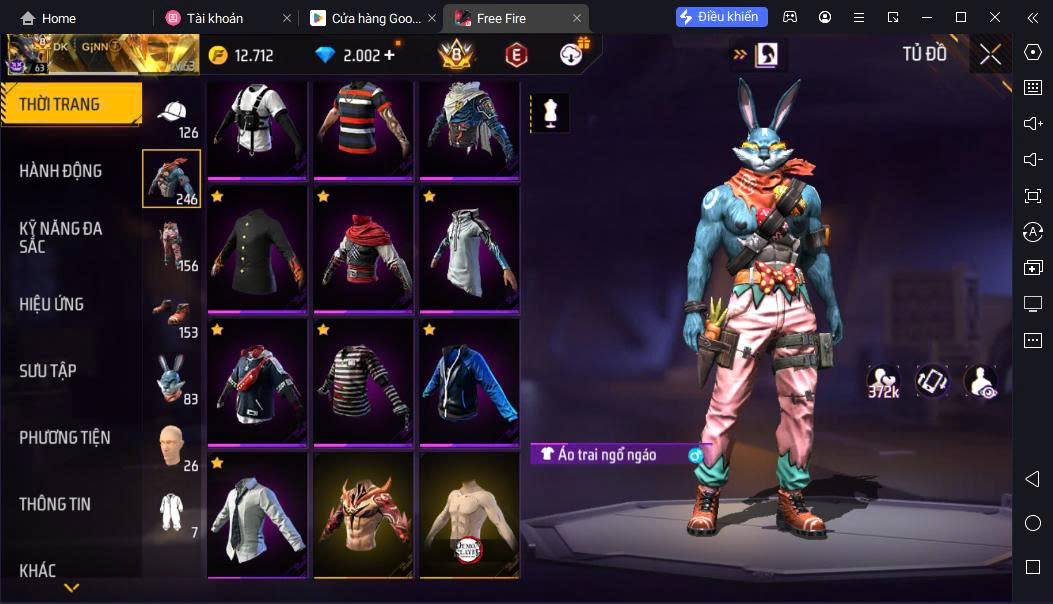Switch to the HÀNH ĐỘNG category

click(61, 171)
